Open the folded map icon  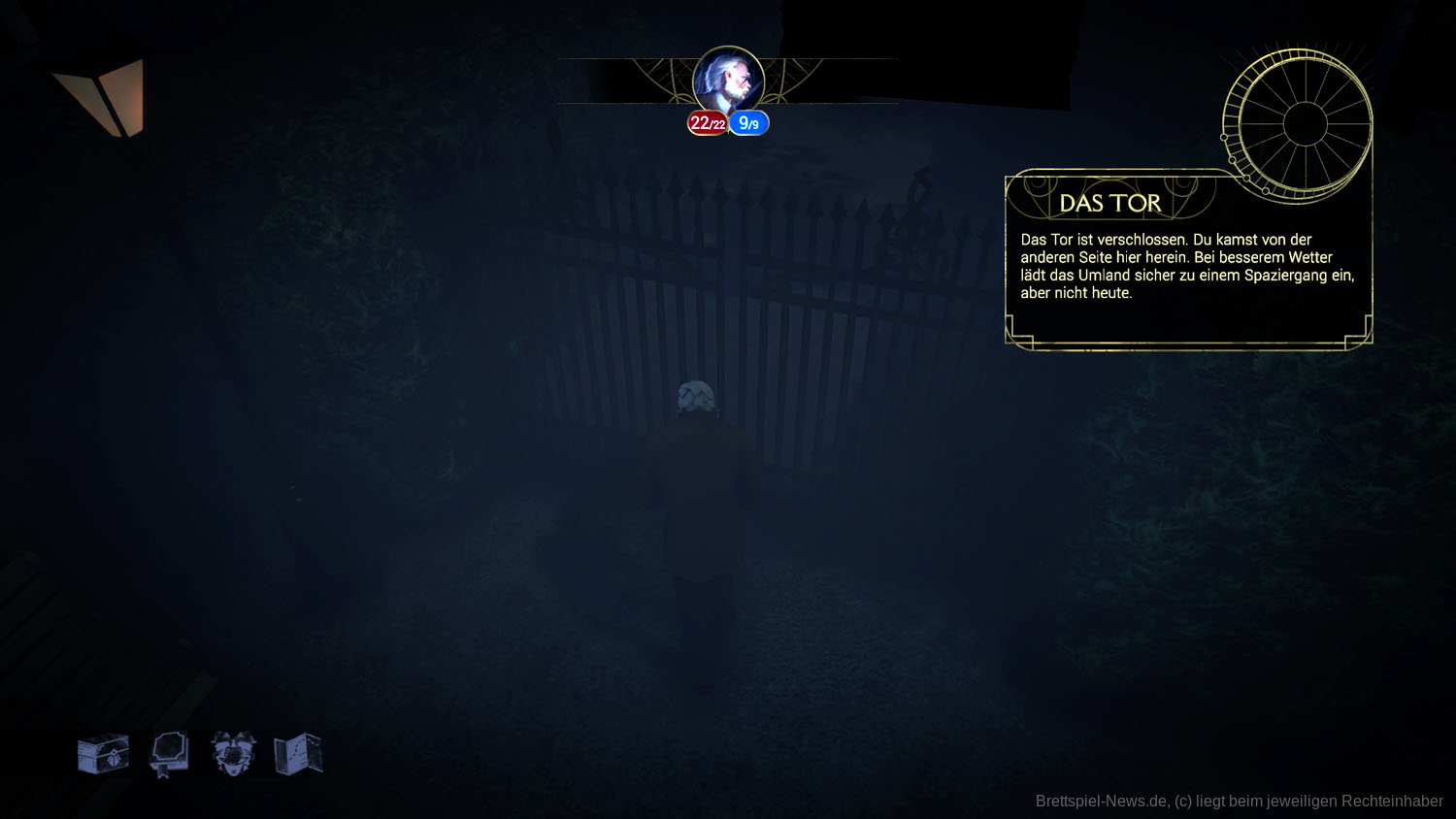pos(298,754)
